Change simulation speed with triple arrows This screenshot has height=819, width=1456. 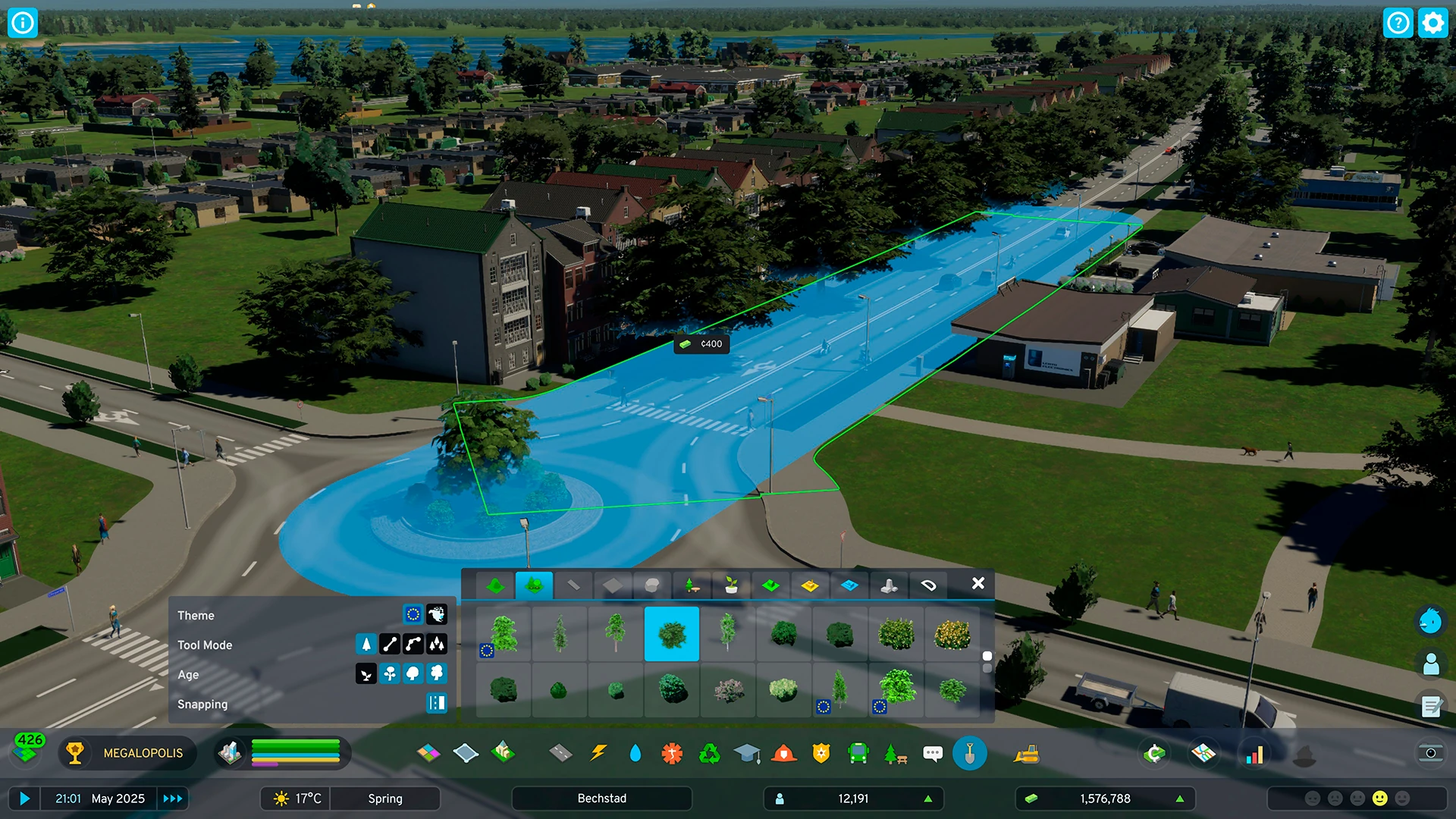pos(173,799)
